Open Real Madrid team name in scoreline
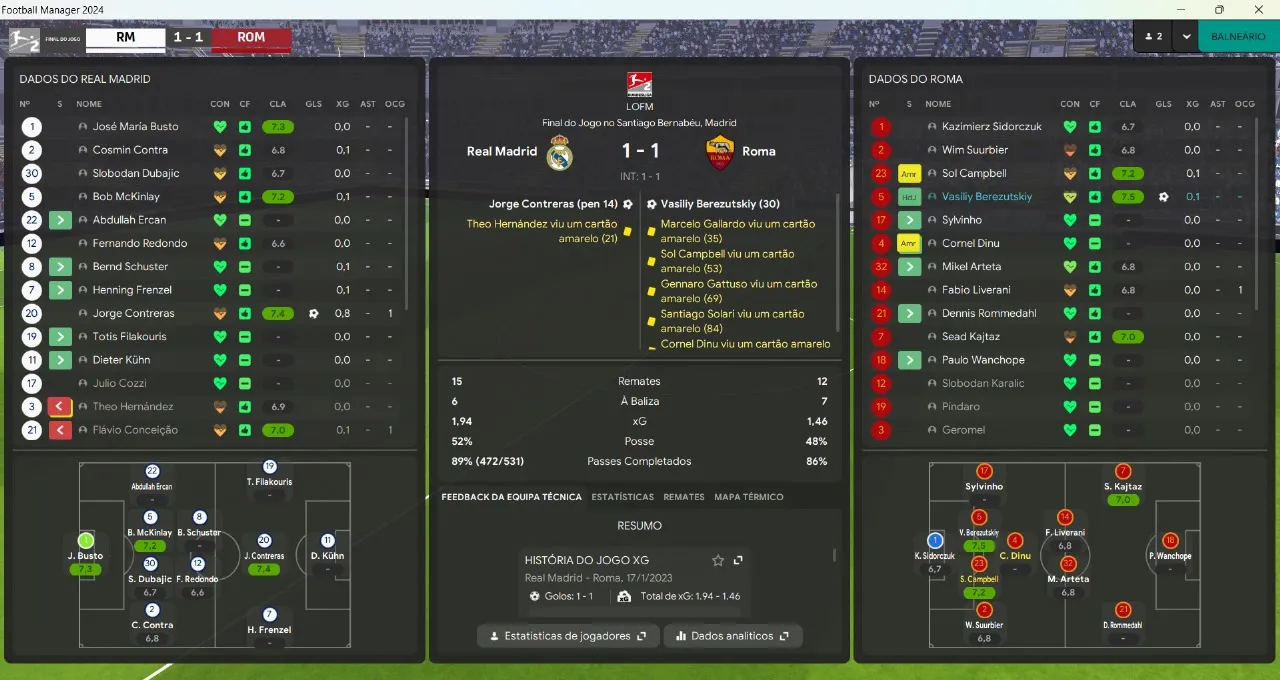Image resolution: width=1280 pixels, height=680 pixels. [502, 152]
